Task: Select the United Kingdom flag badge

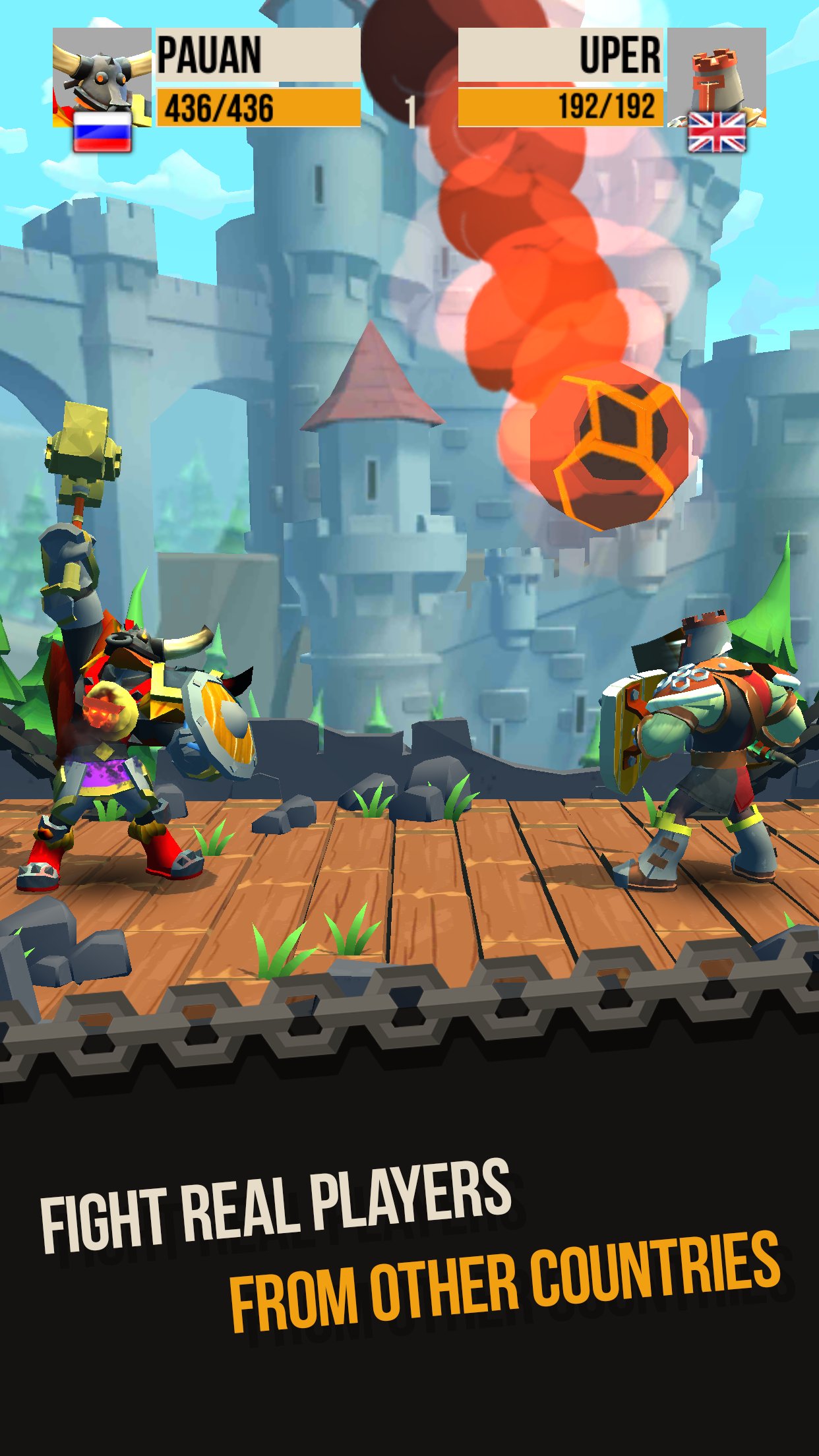Action: [716, 132]
